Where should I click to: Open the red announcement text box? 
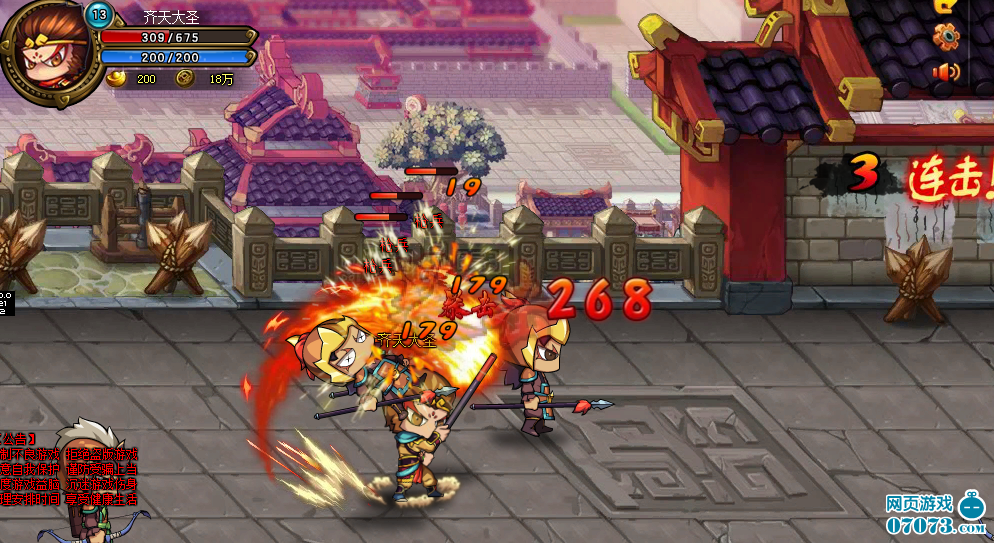[68, 469]
